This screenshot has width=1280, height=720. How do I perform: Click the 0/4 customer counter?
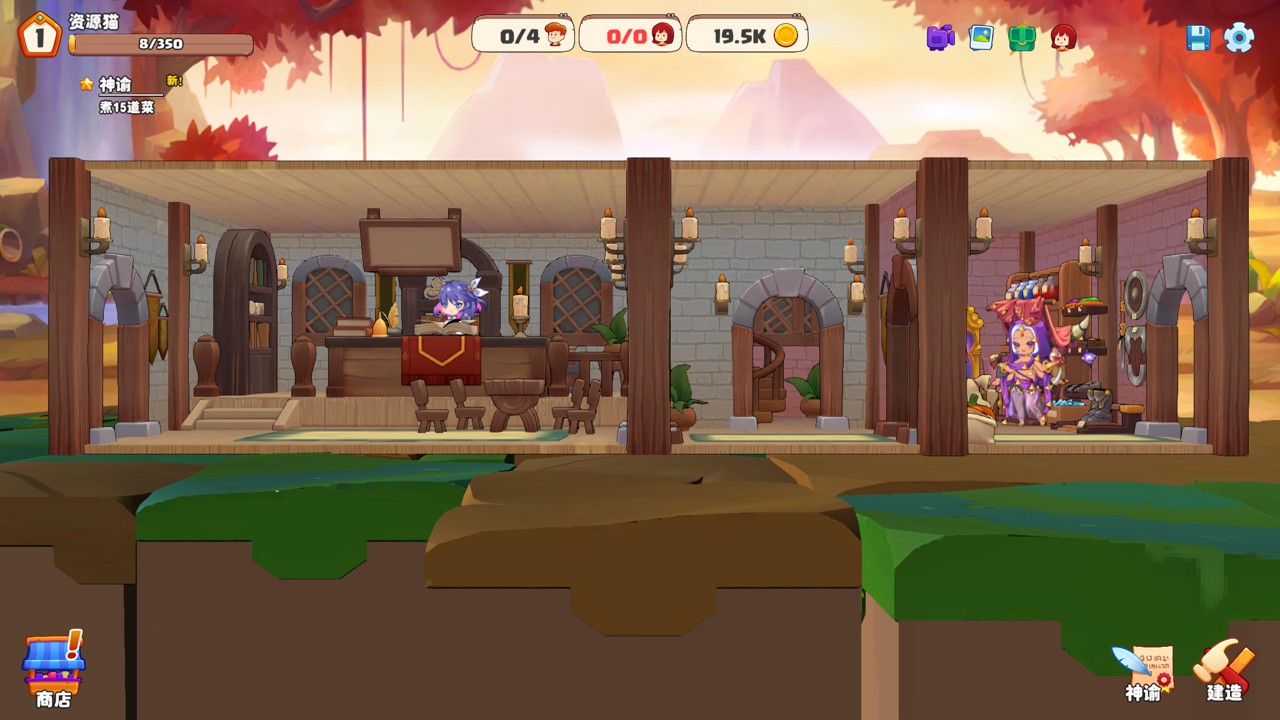[523, 36]
